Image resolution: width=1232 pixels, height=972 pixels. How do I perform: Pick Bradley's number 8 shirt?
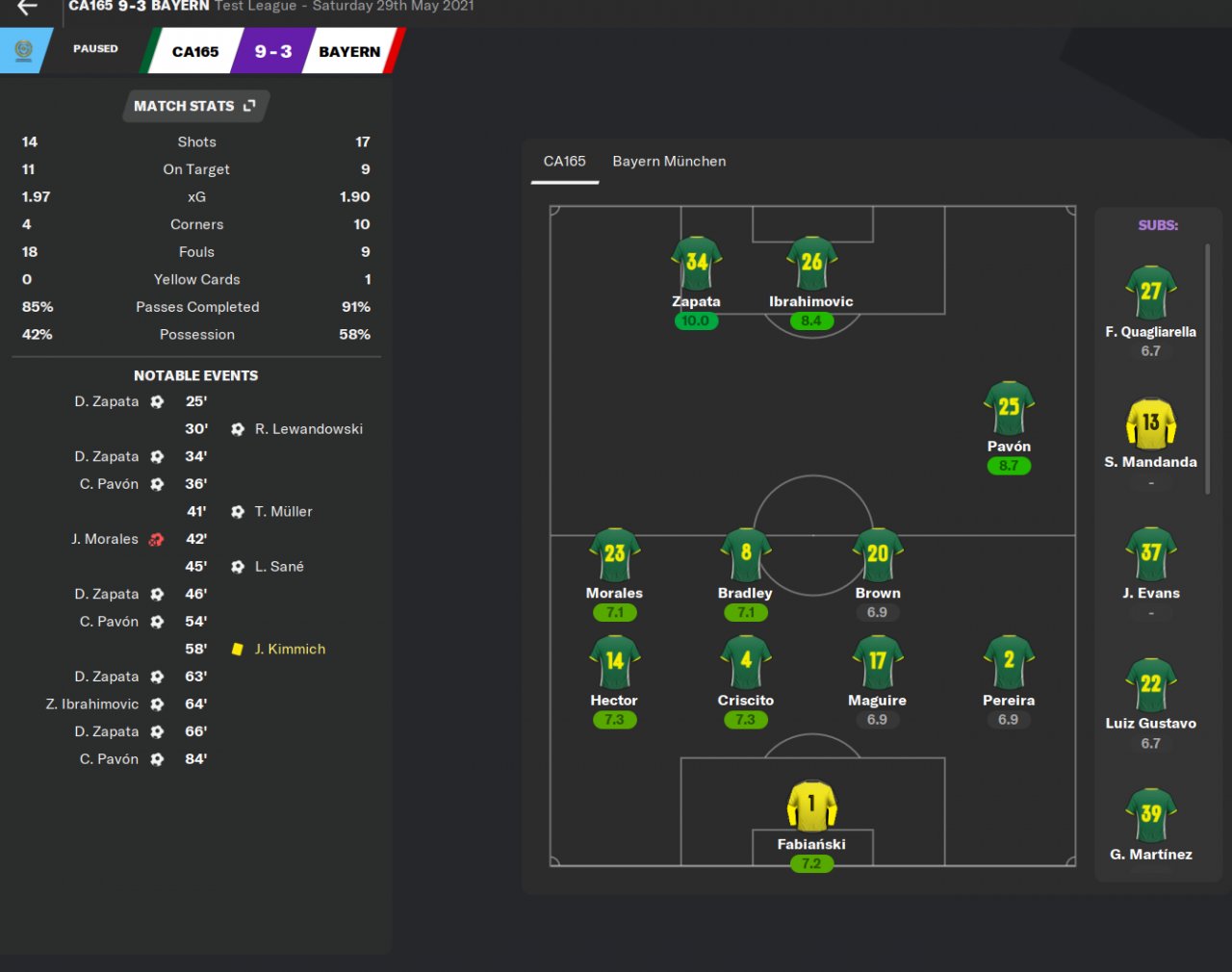pos(746,554)
